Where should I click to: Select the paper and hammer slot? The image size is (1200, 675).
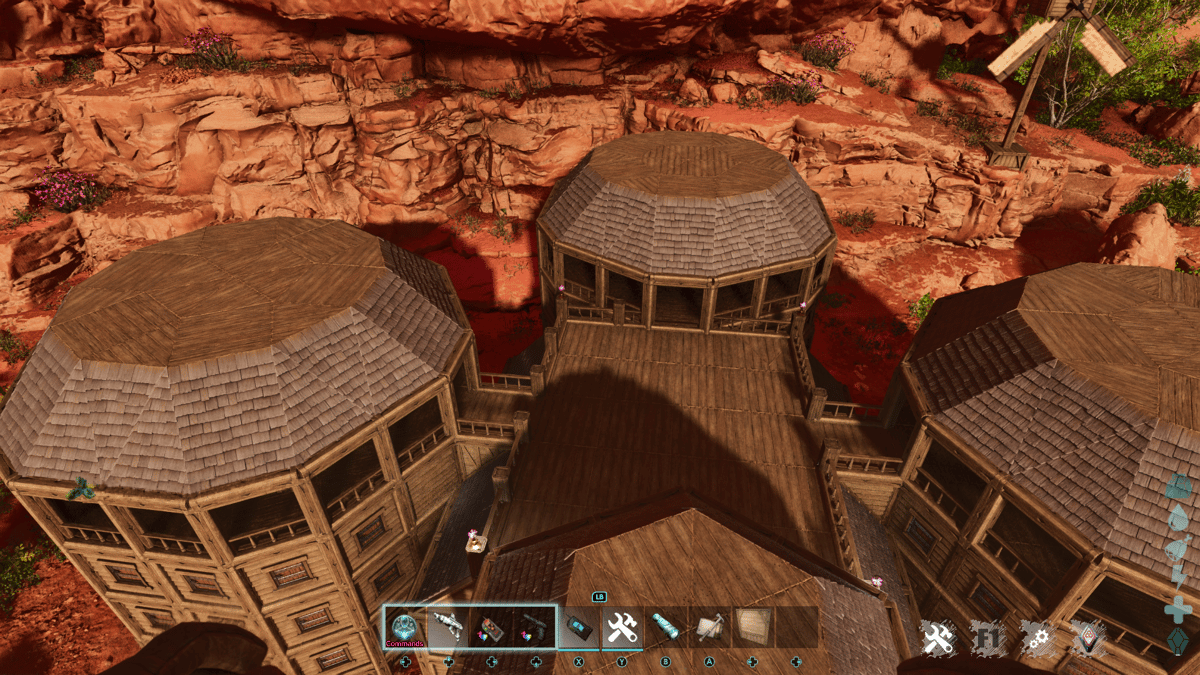[x=709, y=627]
